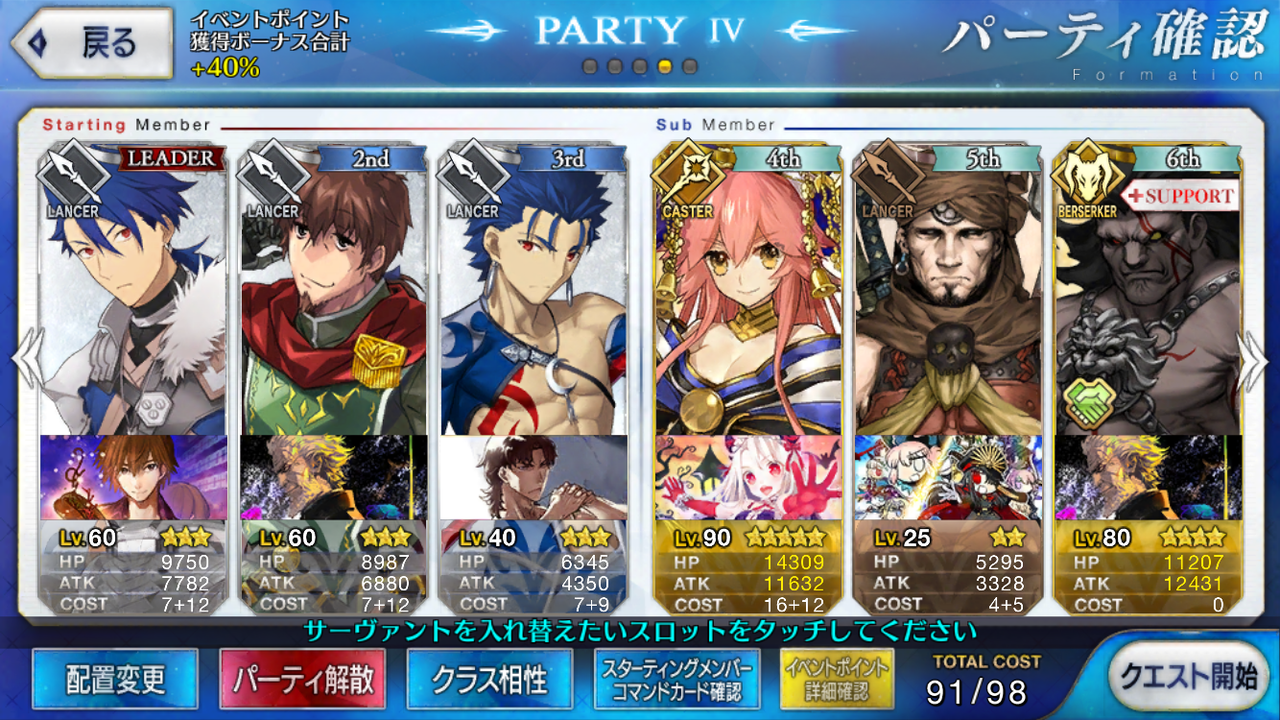1280x720 pixels.
Task: Choose the 6th slot support Berserker
Action: 1147,300
